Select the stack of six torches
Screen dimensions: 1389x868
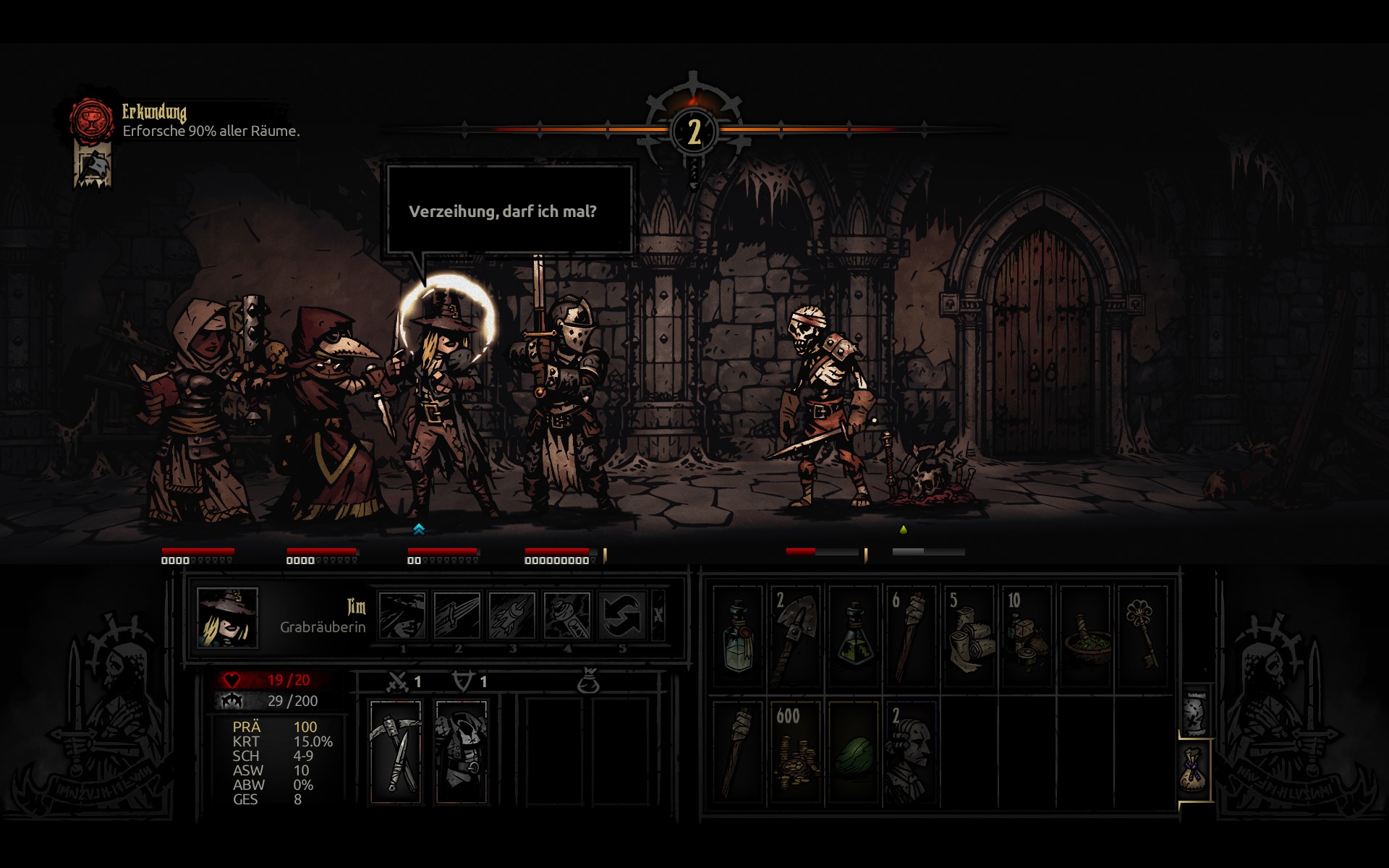click(x=911, y=637)
